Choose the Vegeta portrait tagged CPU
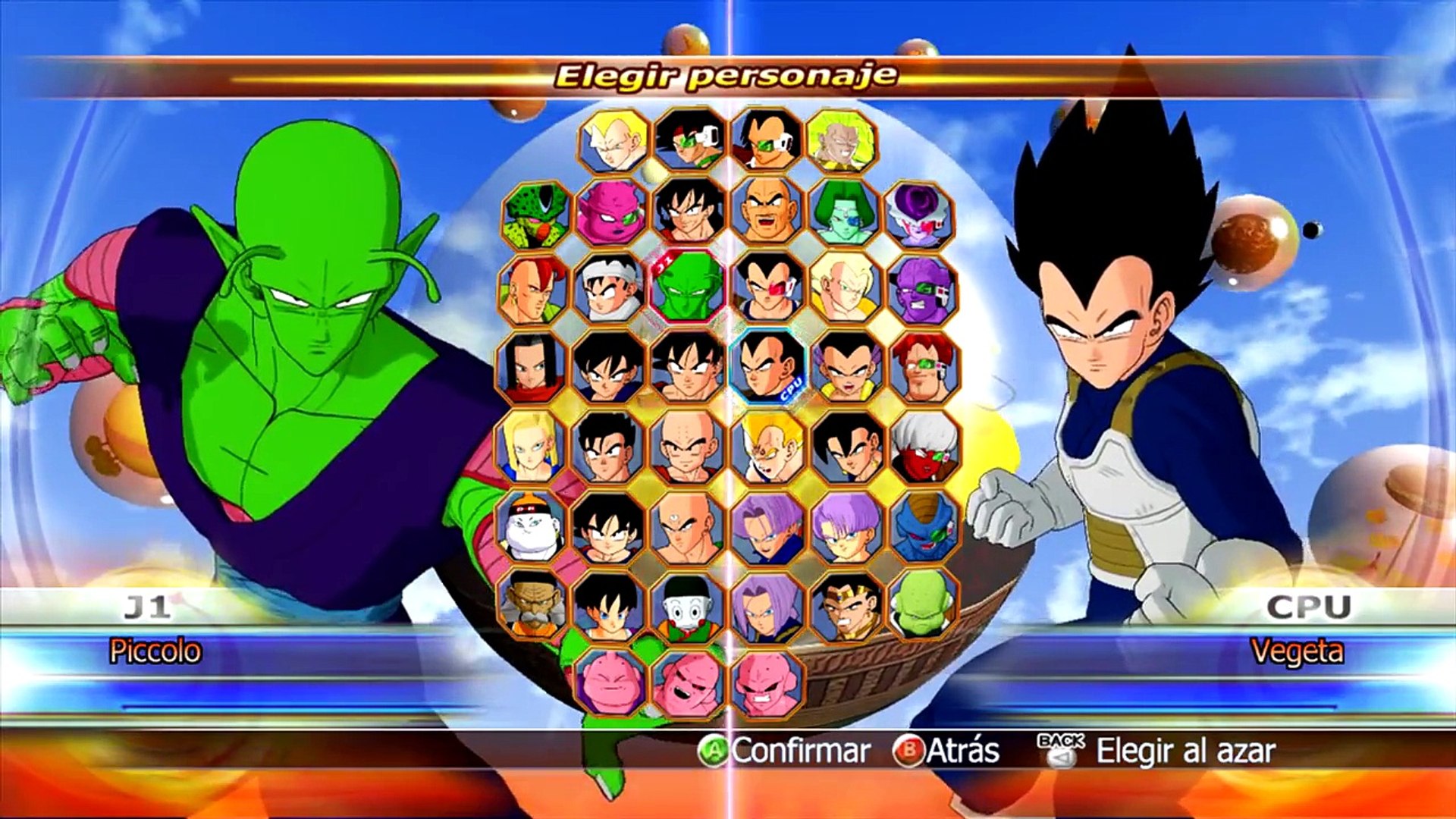The width and height of the screenshot is (1456, 819). [767, 367]
